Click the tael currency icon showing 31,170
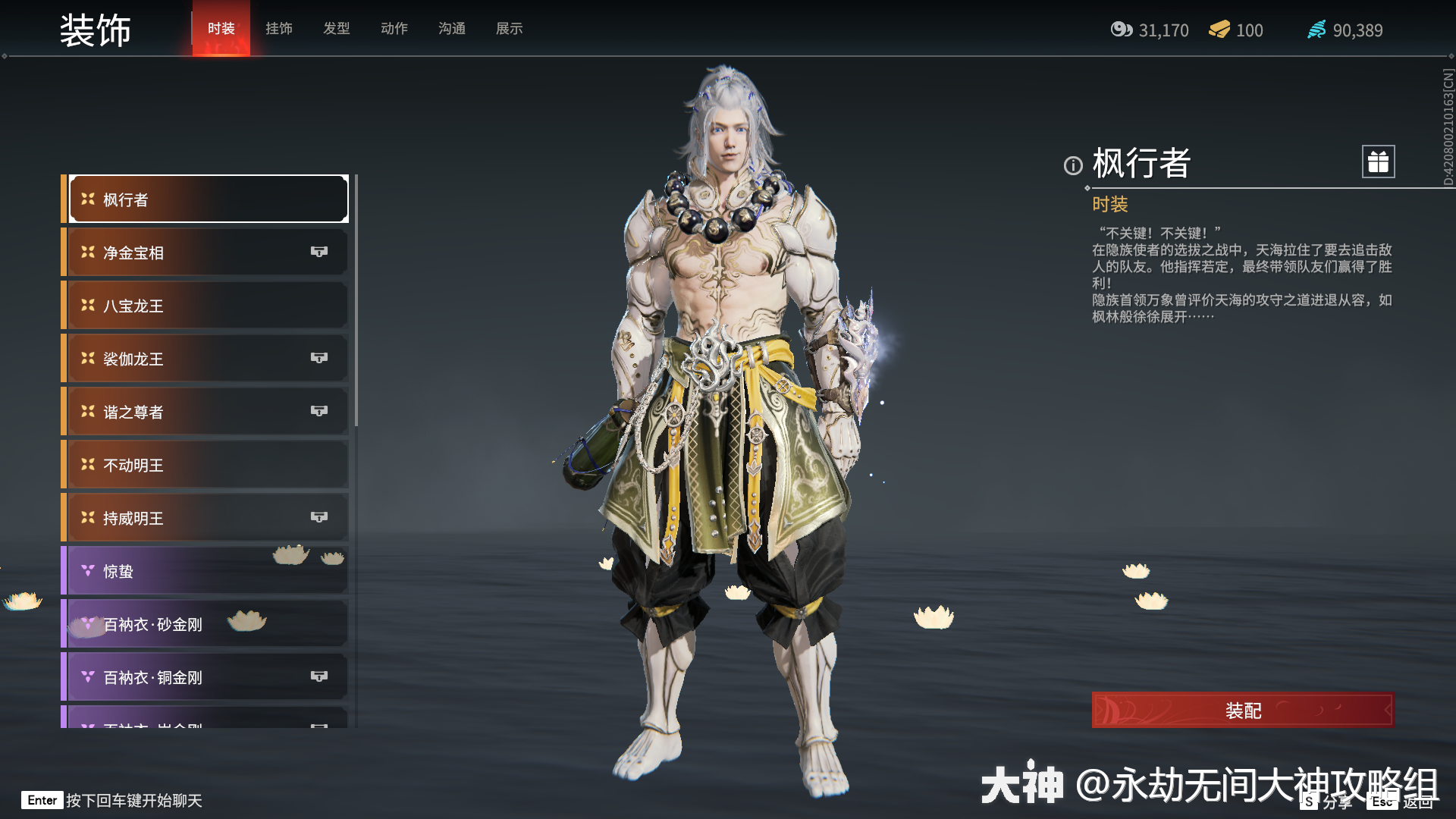This screenshot has height=819, width=1456. pyautogui.click(x=1122, y=30)
